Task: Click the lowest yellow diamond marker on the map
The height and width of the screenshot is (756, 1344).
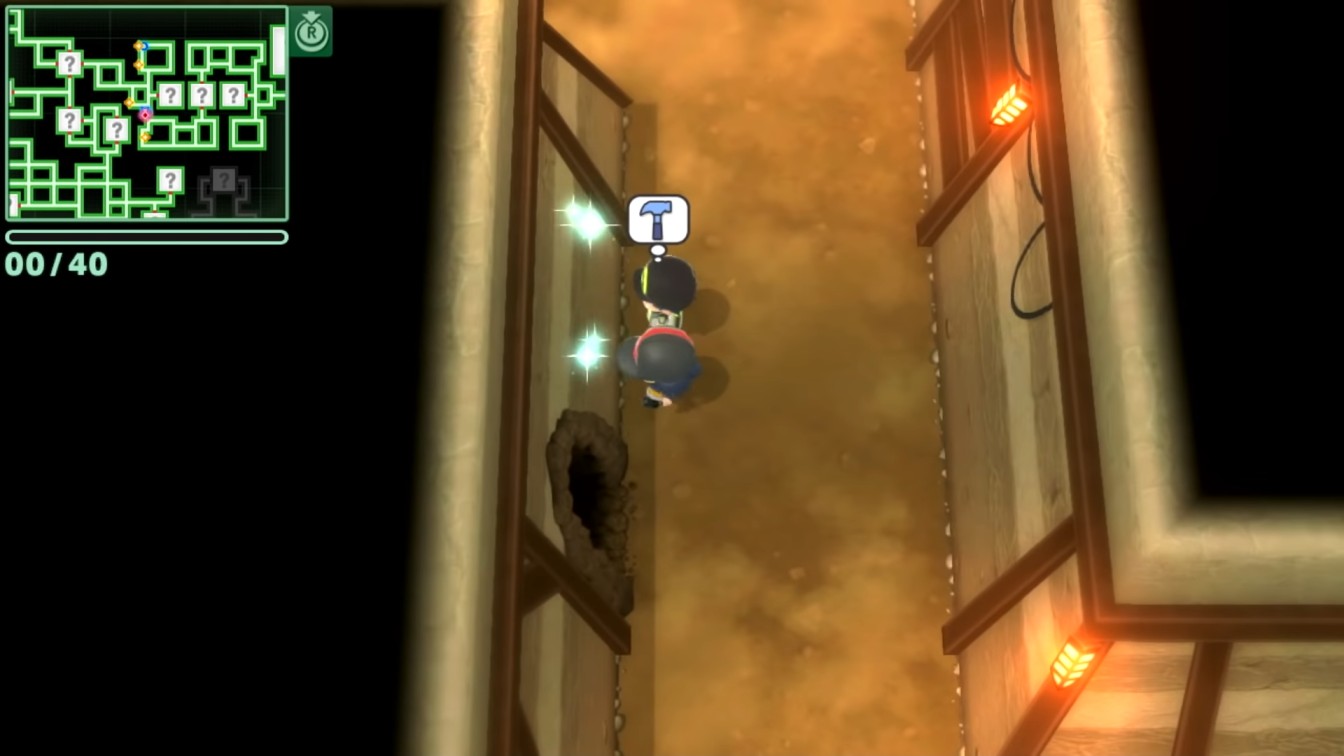Action: tap(145, 137)
